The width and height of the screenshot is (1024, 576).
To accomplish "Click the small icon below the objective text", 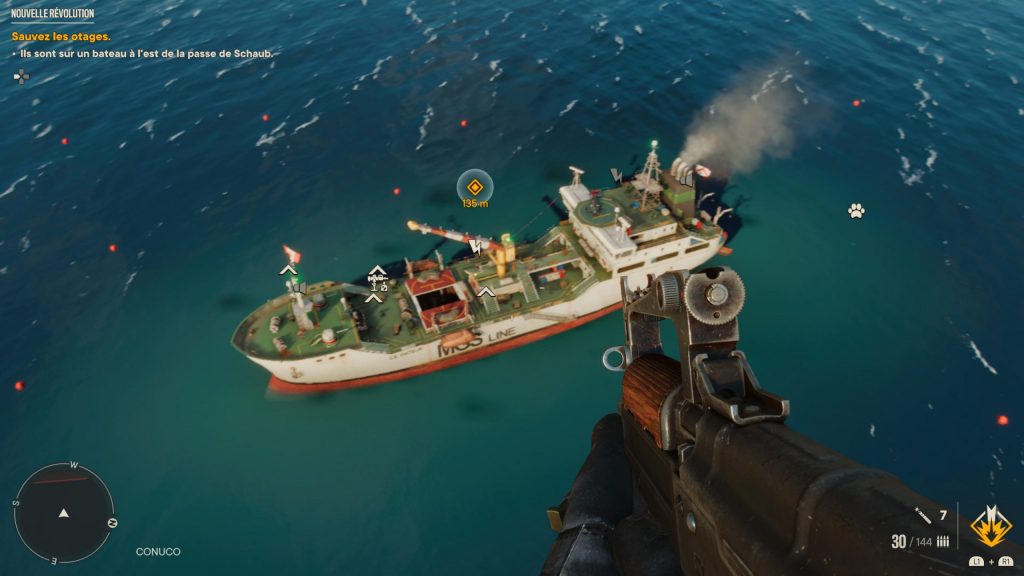I will click(21, 76).
